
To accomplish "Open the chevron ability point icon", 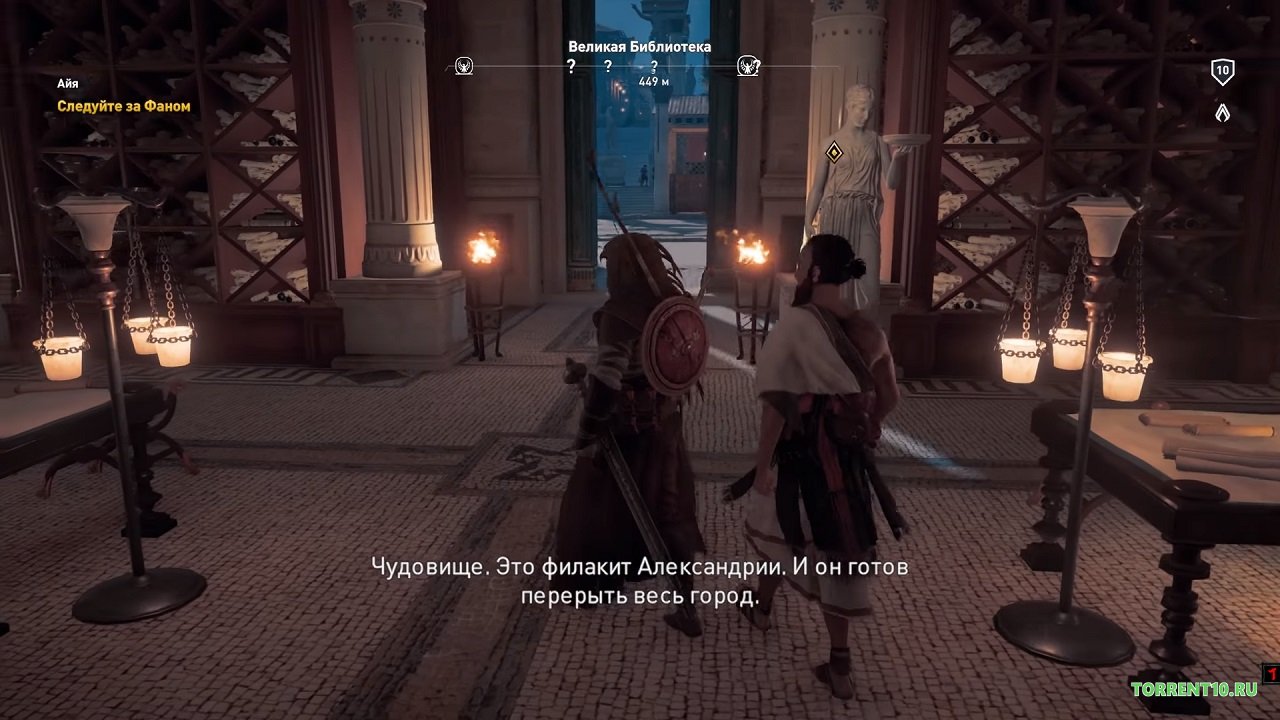I will (1222, 112).
